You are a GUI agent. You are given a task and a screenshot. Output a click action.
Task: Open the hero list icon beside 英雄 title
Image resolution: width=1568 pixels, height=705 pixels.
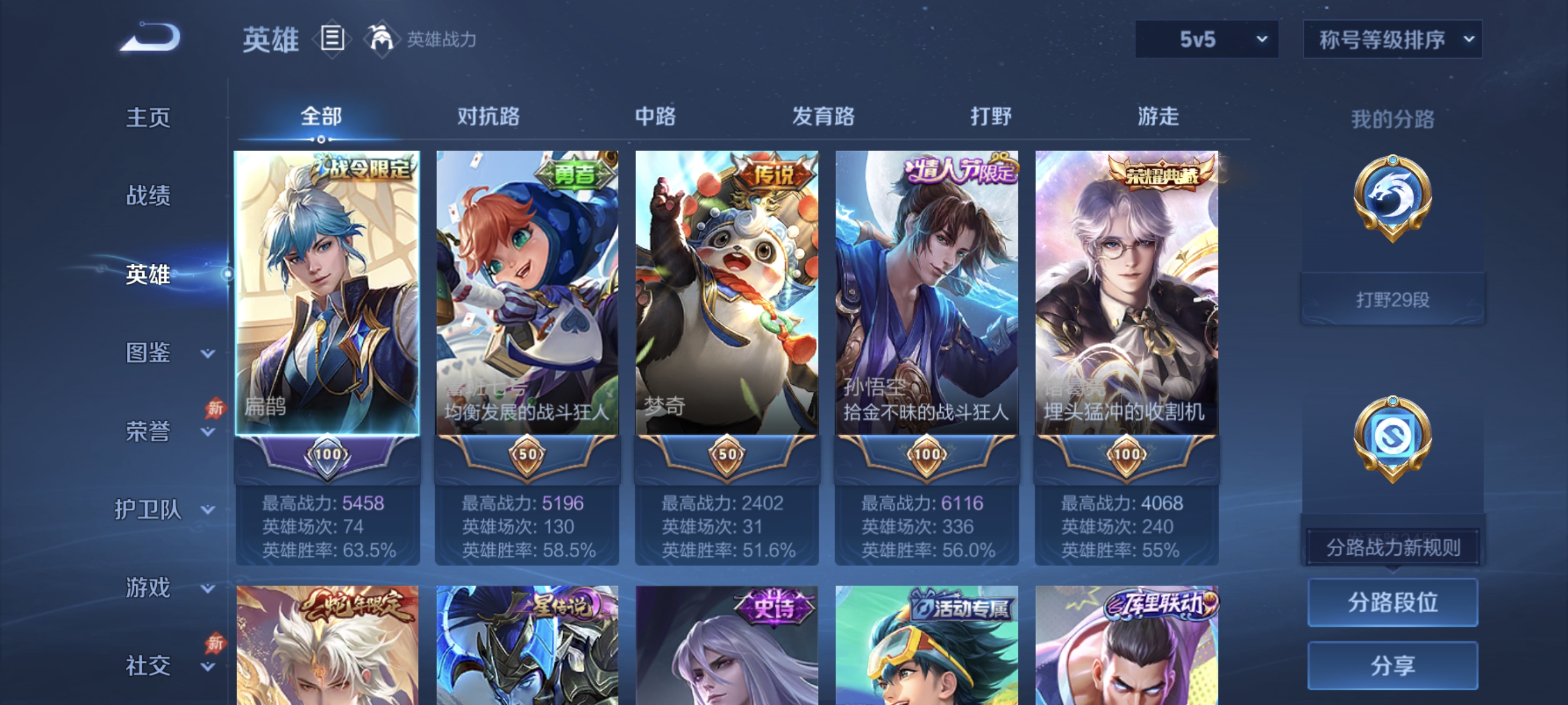tap(332, 39)
